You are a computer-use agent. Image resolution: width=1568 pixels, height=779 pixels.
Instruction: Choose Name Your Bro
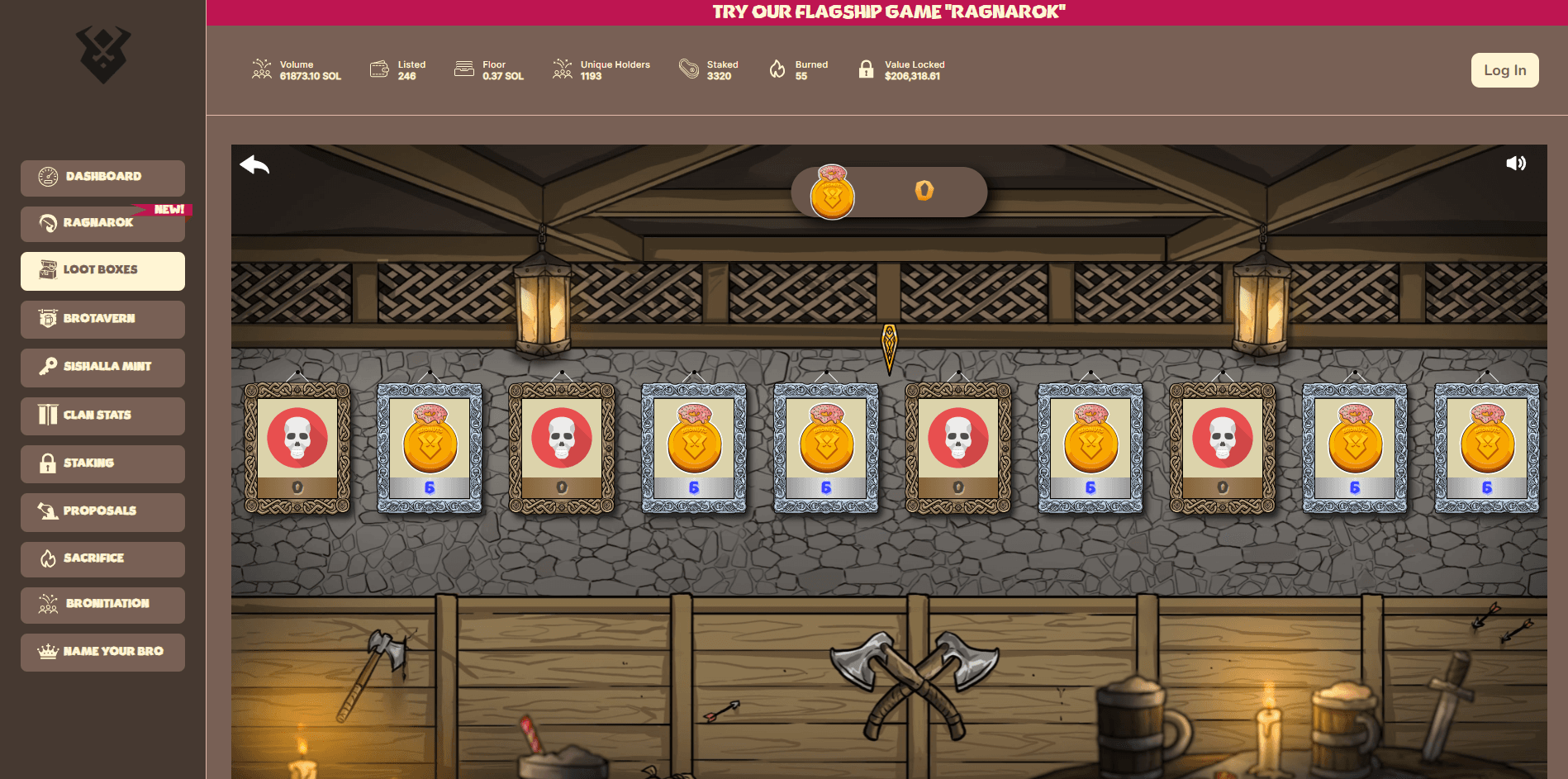pyautogui.click(x=102, y=652)
